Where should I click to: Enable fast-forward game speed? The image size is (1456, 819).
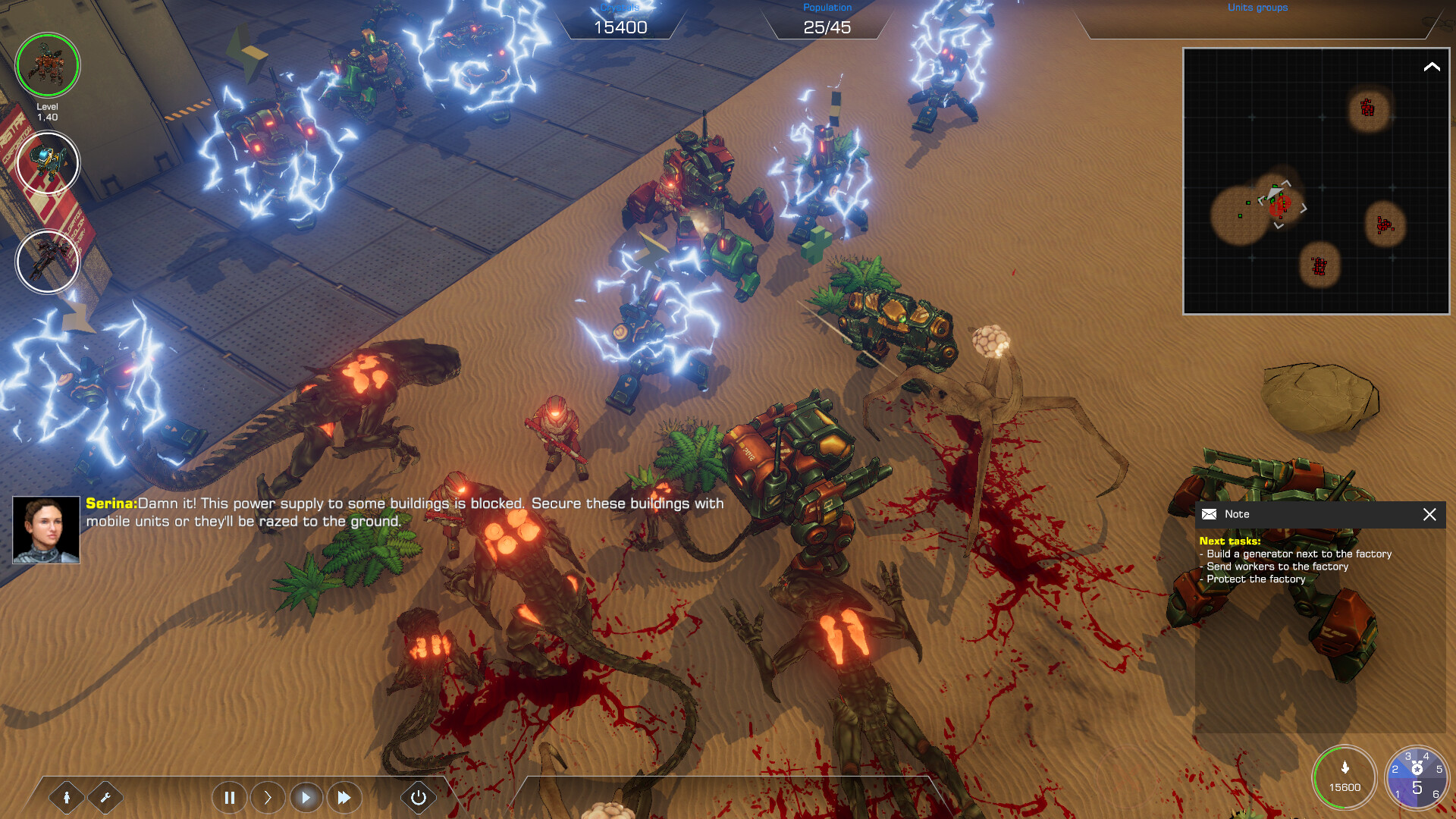tap(344, 797)
